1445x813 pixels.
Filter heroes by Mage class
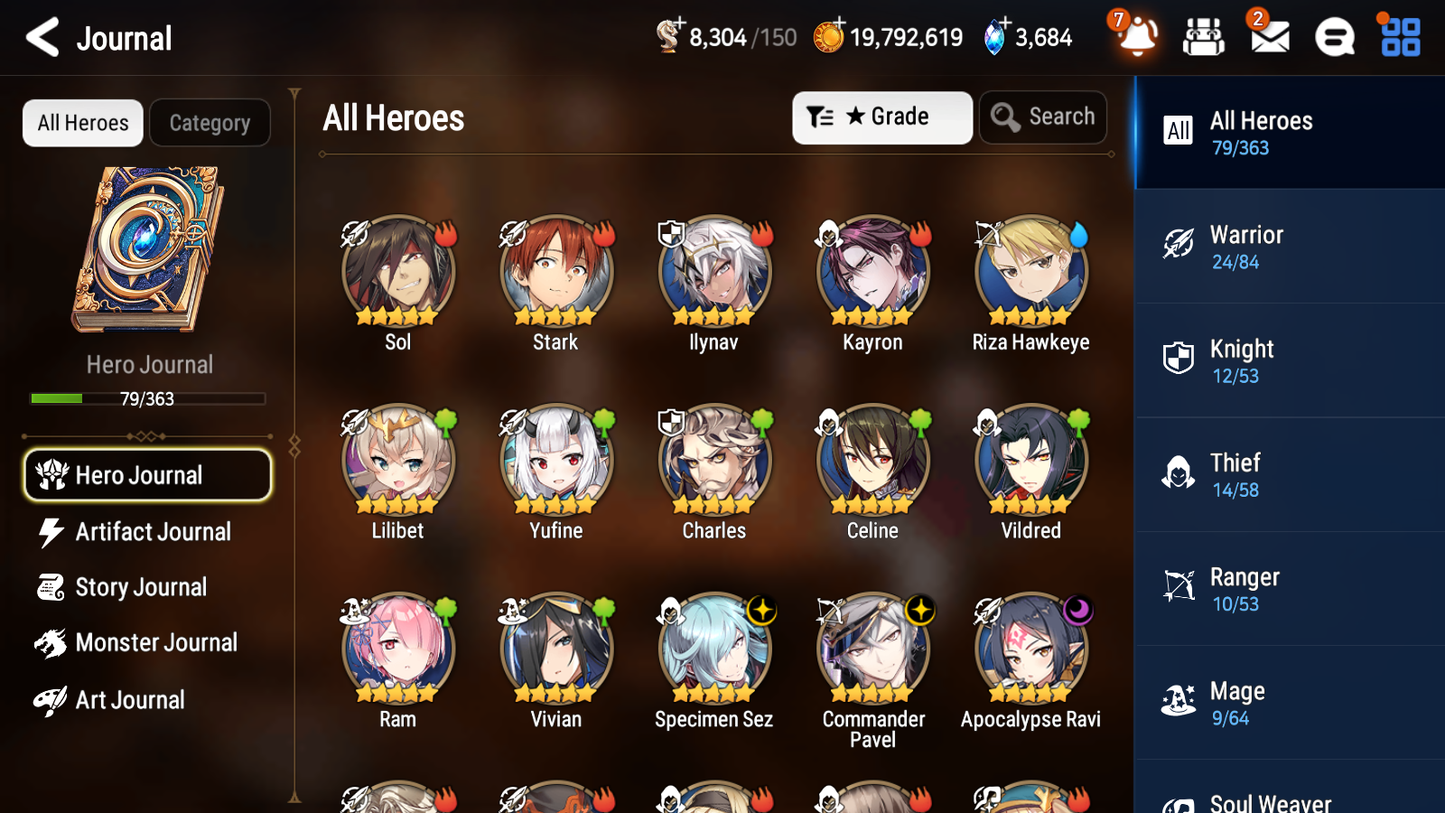coord(1289,701)
